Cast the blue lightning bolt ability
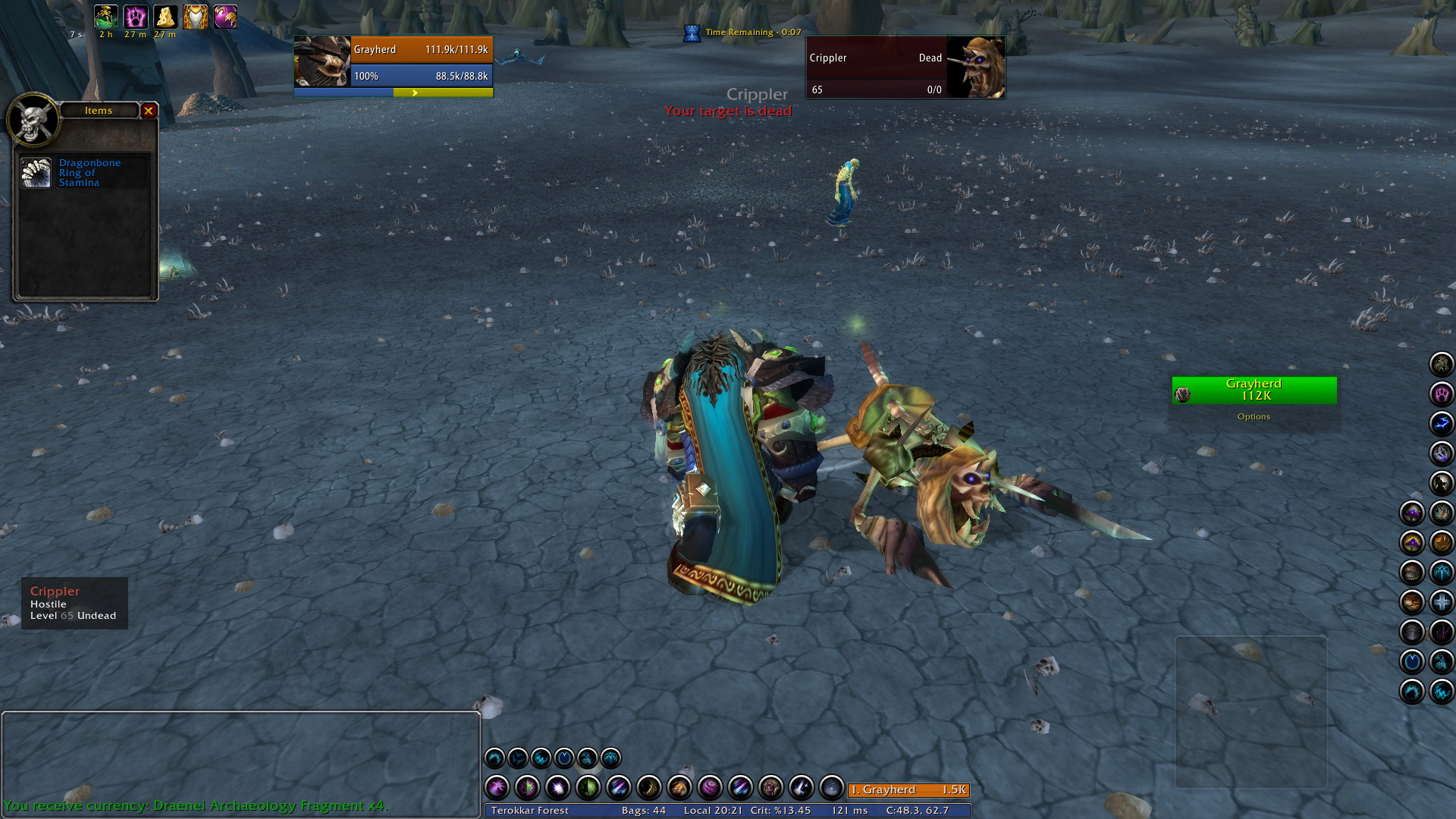This screenshot has height=819, width=1456. coord(1441,423)
